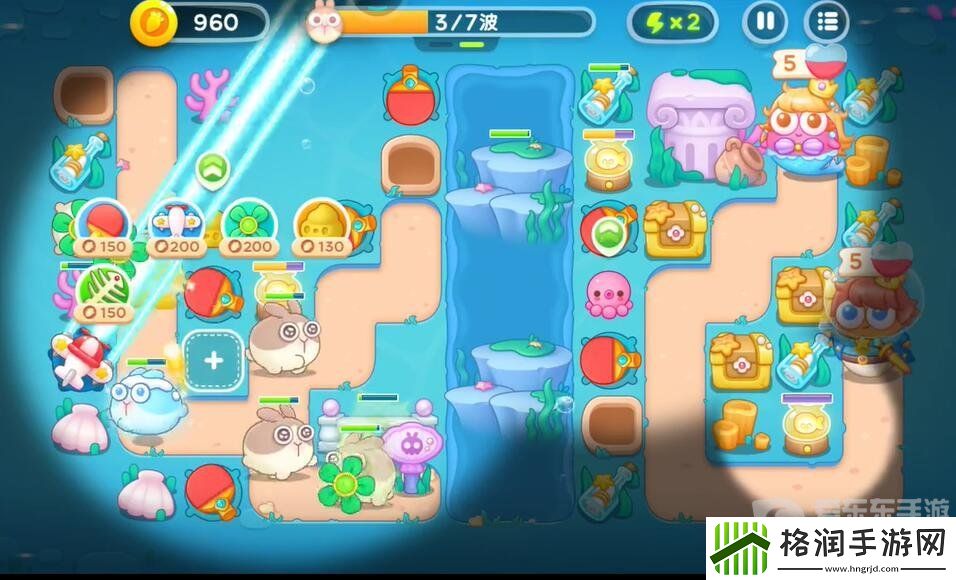
Task: Open the list menu button
Action: [x=827, y=22]
